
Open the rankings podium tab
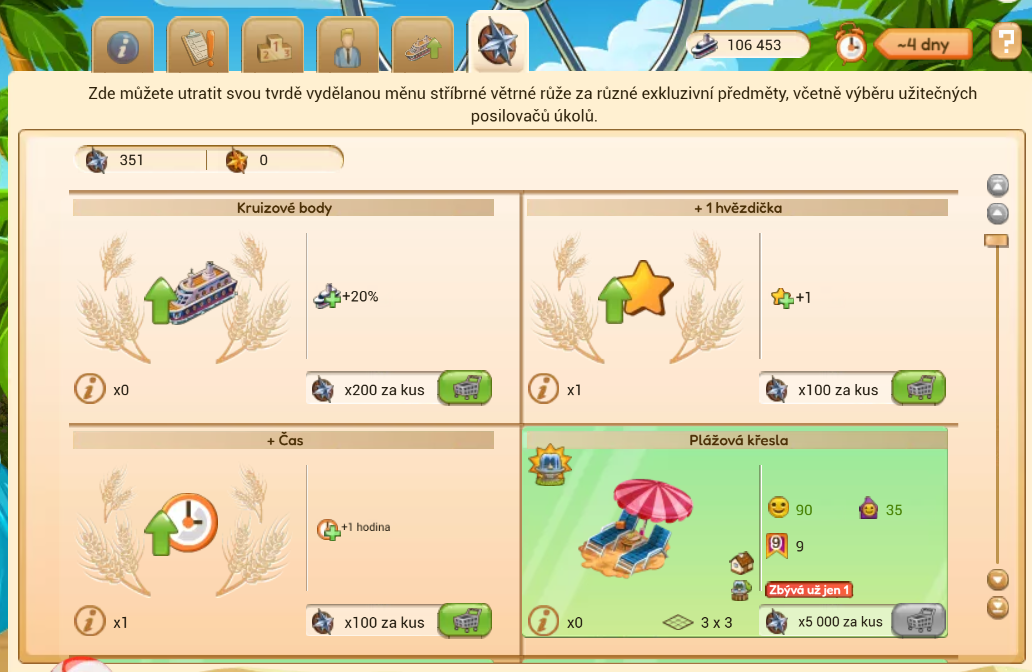click(x=273, y=45)
